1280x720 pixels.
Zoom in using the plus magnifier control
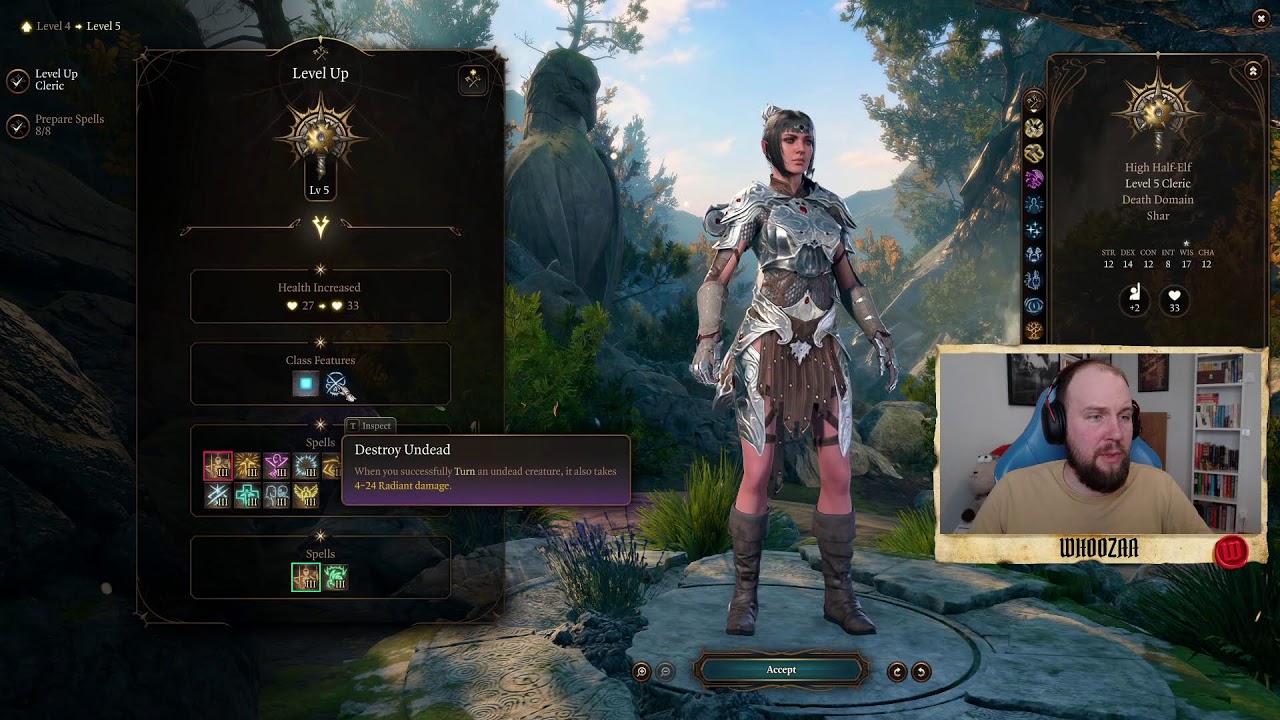tap(641, 670)
